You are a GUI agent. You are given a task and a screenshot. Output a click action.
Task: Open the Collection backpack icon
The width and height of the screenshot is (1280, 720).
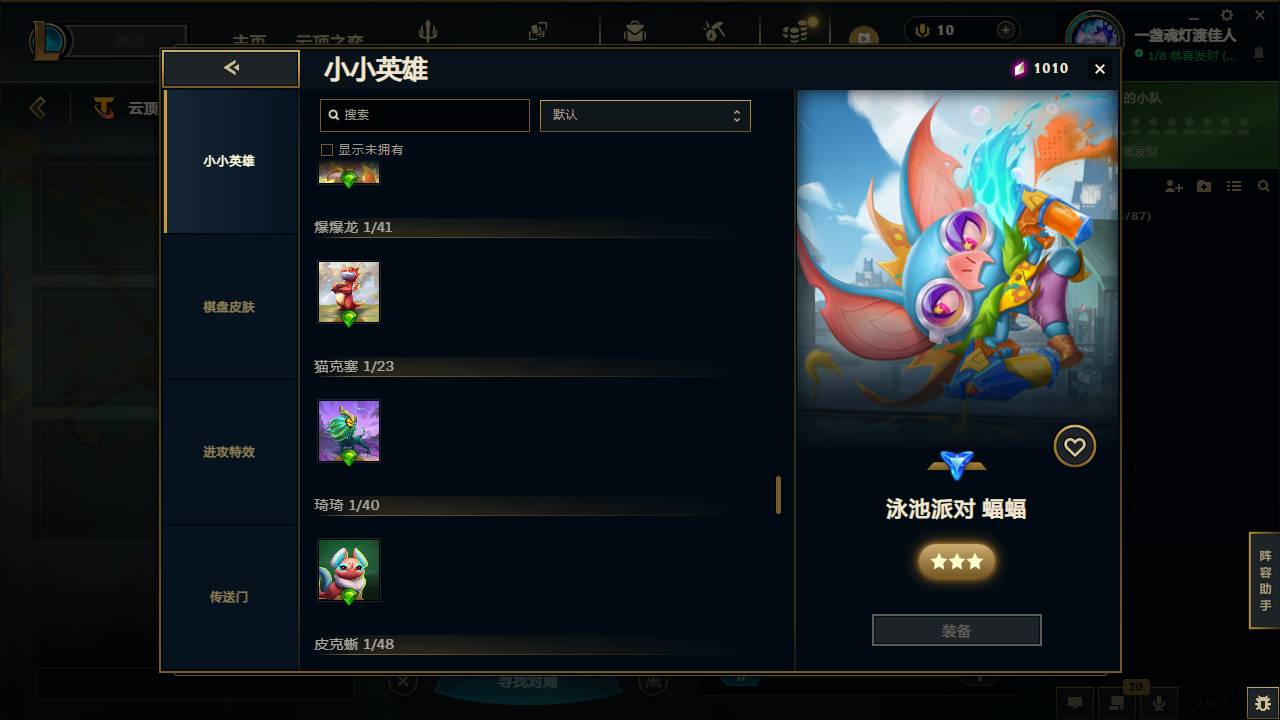pyautogui.click(x=634, y=30)
